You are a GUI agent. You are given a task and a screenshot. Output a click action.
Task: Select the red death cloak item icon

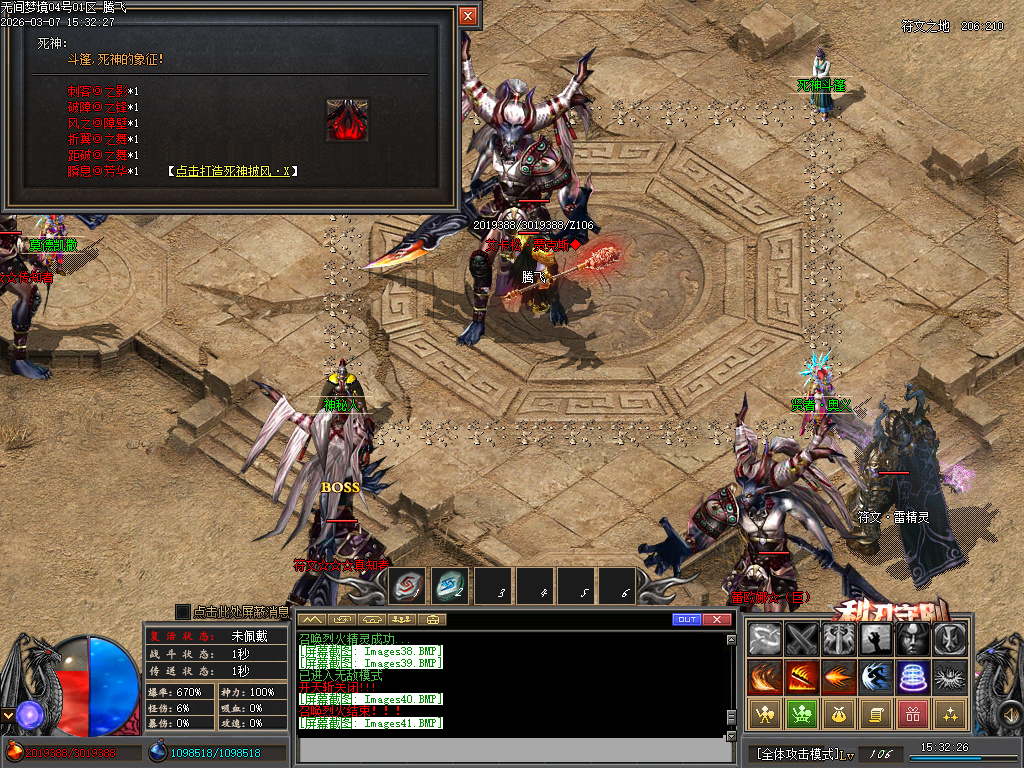(347, 119)
